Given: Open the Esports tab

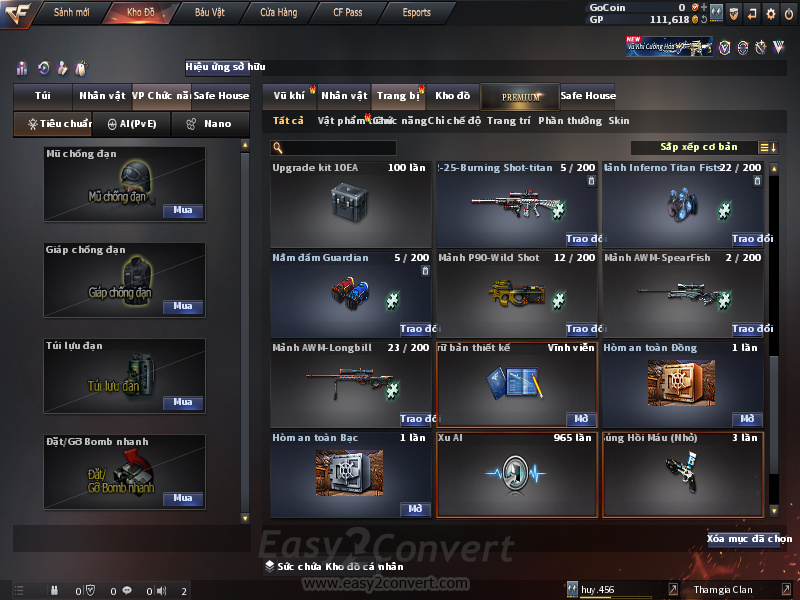Looking at the screenshot, I should (417, 13).
